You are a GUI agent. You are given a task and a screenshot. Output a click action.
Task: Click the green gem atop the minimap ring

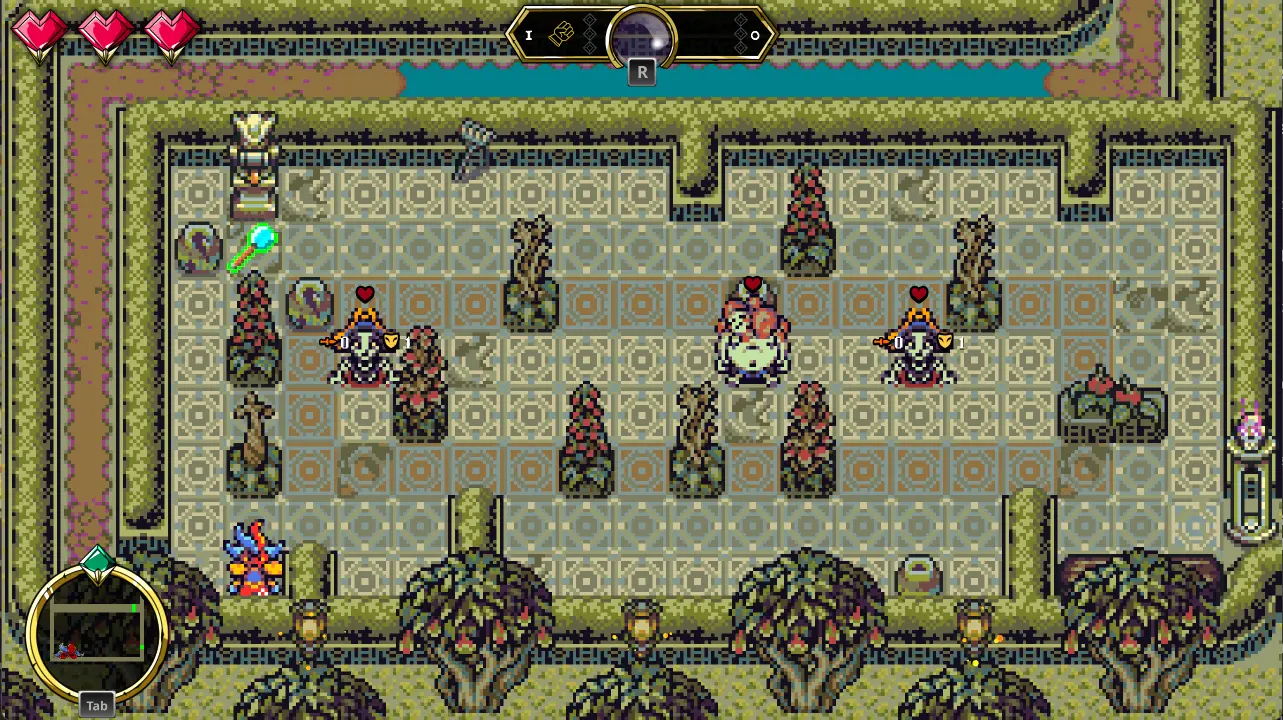(96, 561)
